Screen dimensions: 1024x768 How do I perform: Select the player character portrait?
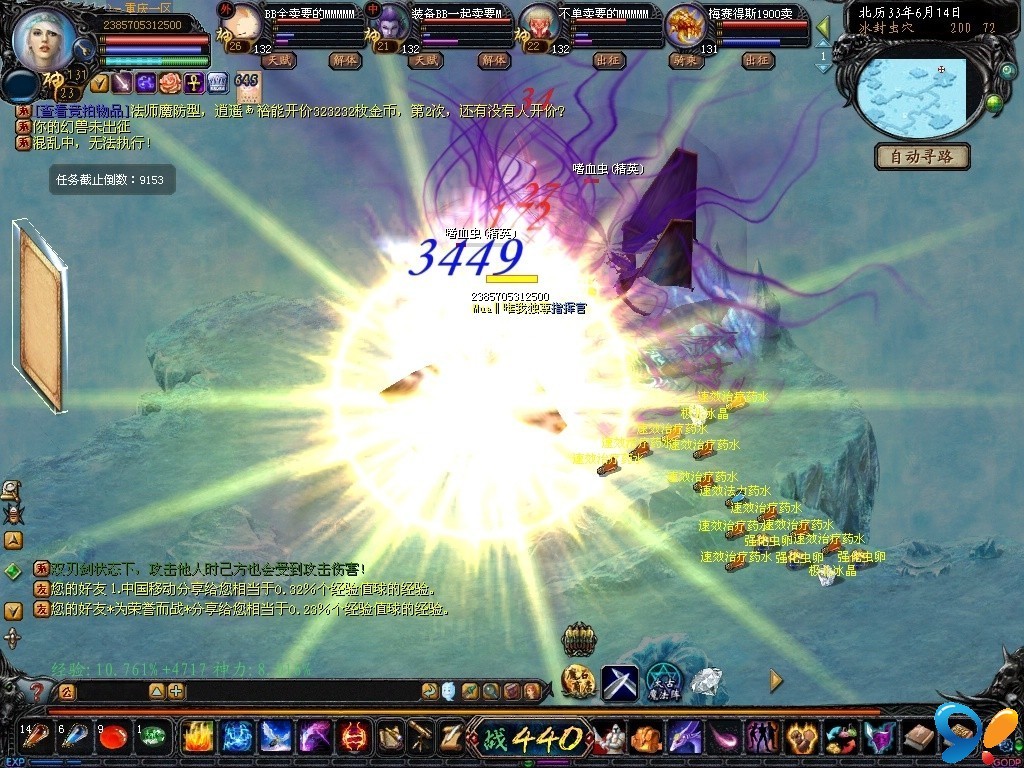44,38
